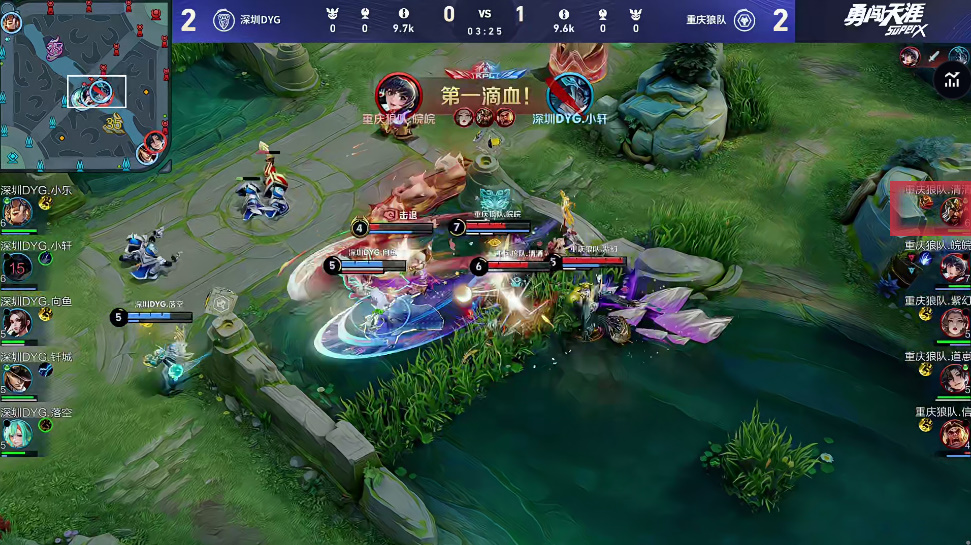This screenshot has height=545, width=971.
Task: View 深圳DYG.落空 player portrait
Action: tap(17, 432)
